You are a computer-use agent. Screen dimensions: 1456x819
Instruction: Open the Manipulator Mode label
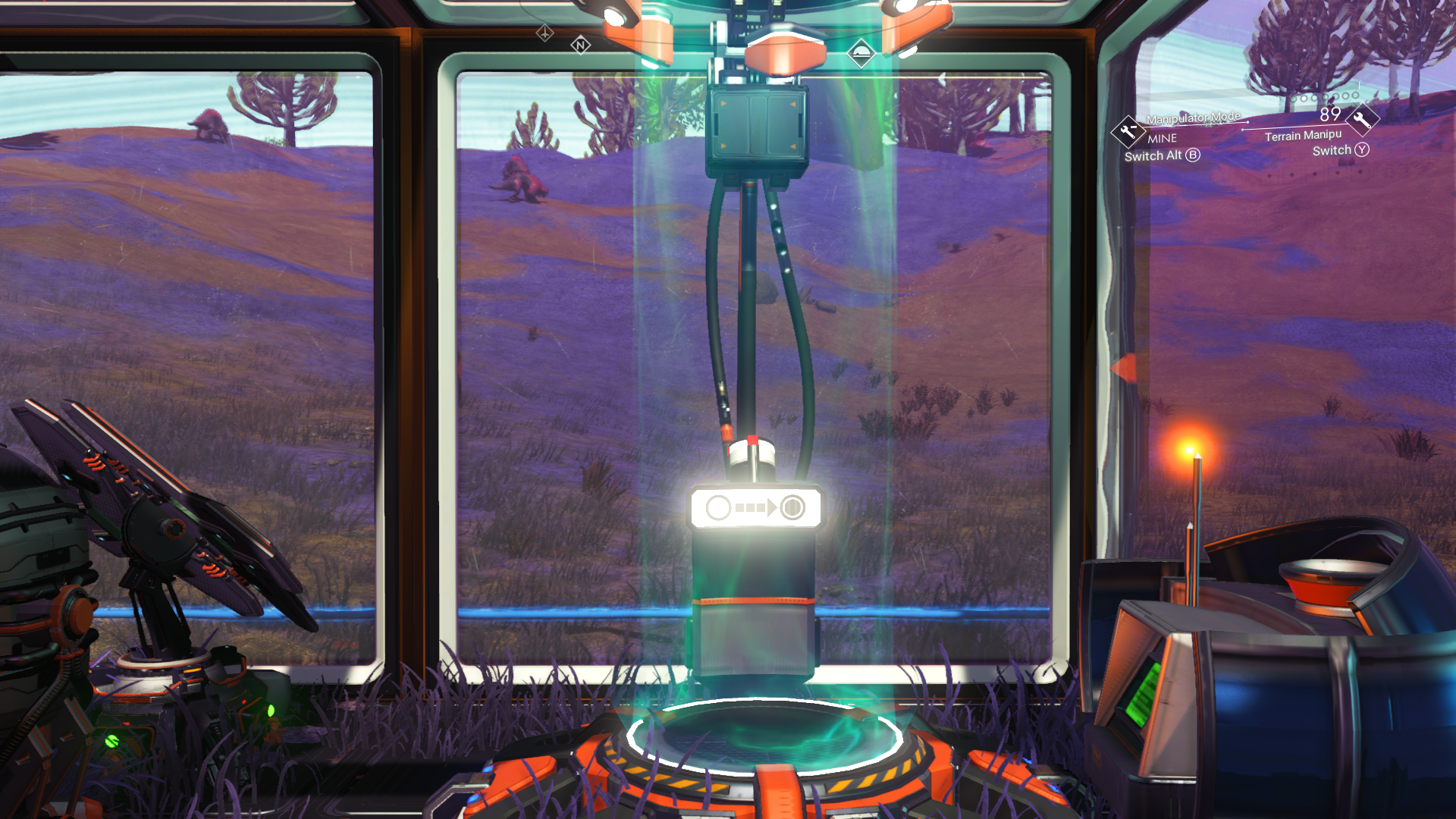pyautogui.click(x=1194, y=118)
